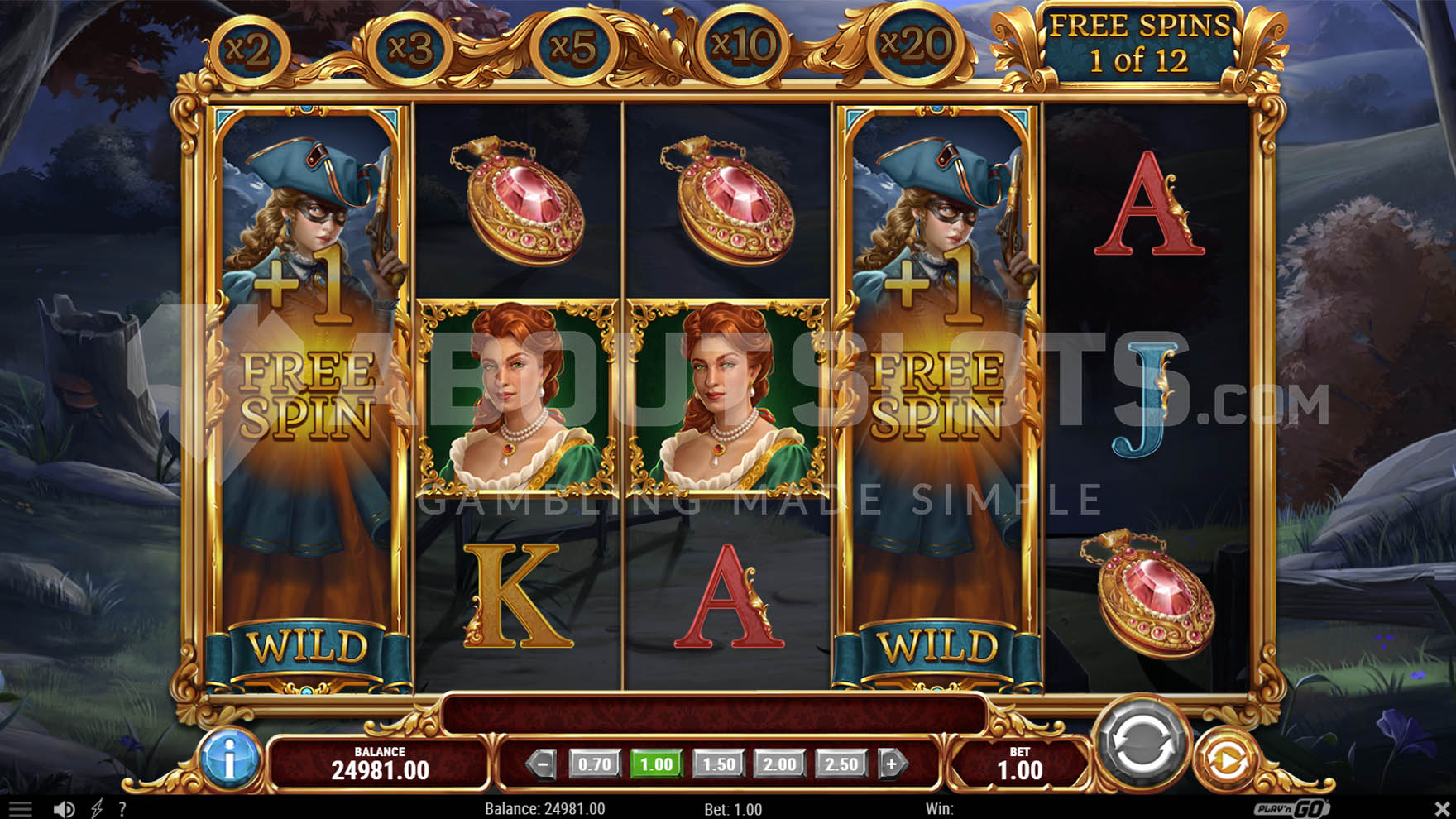
Task: Increase the bet with the plus button
Action: click(892, 764)
